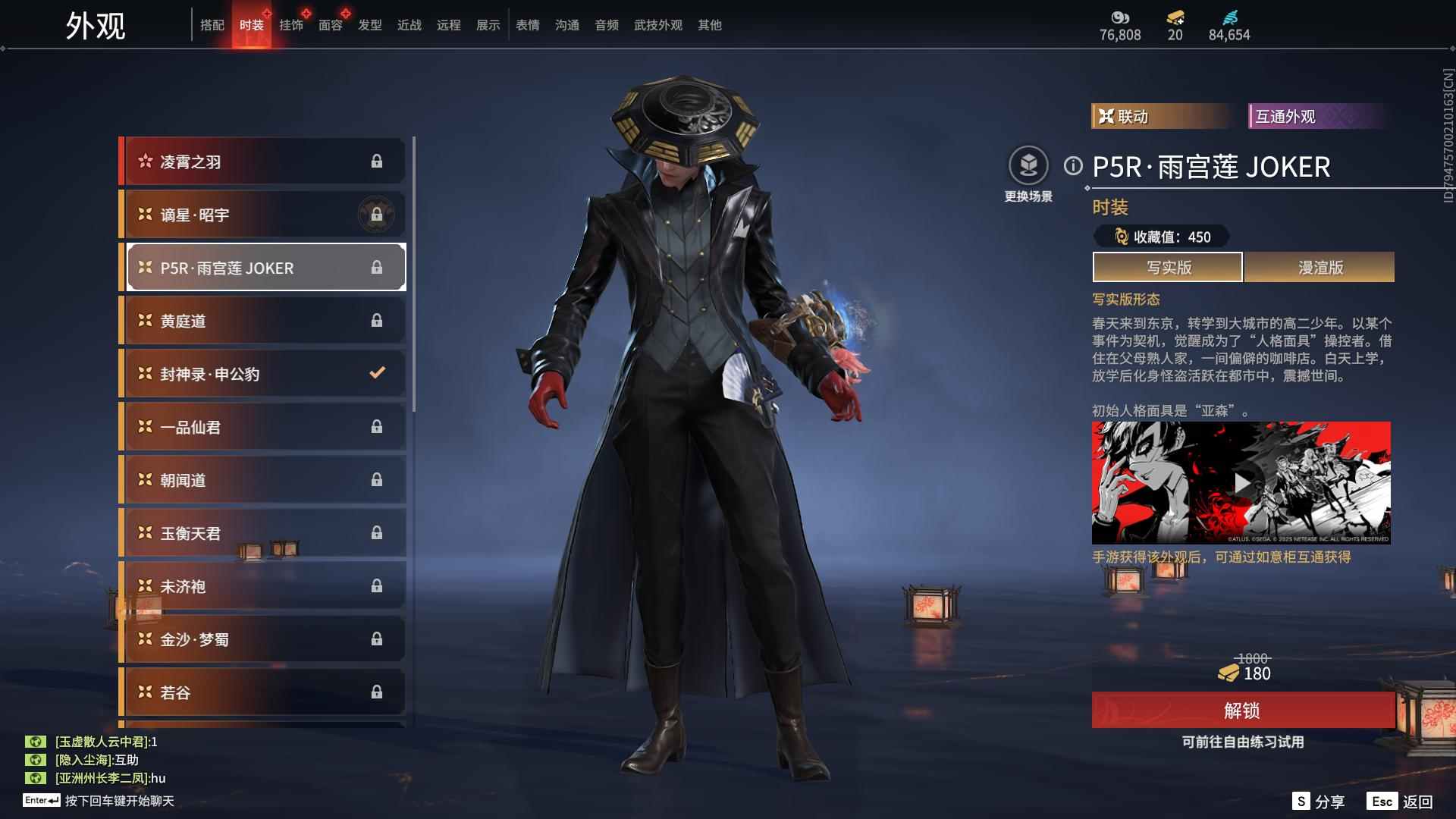Switch to the 挂饰 tab

[291, 25]
